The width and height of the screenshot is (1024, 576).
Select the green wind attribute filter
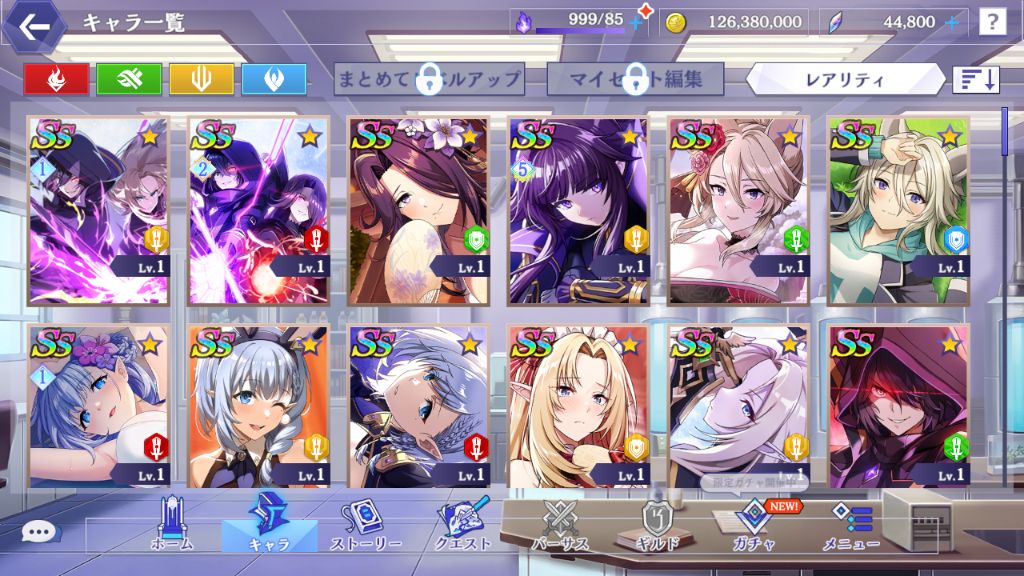129,79
